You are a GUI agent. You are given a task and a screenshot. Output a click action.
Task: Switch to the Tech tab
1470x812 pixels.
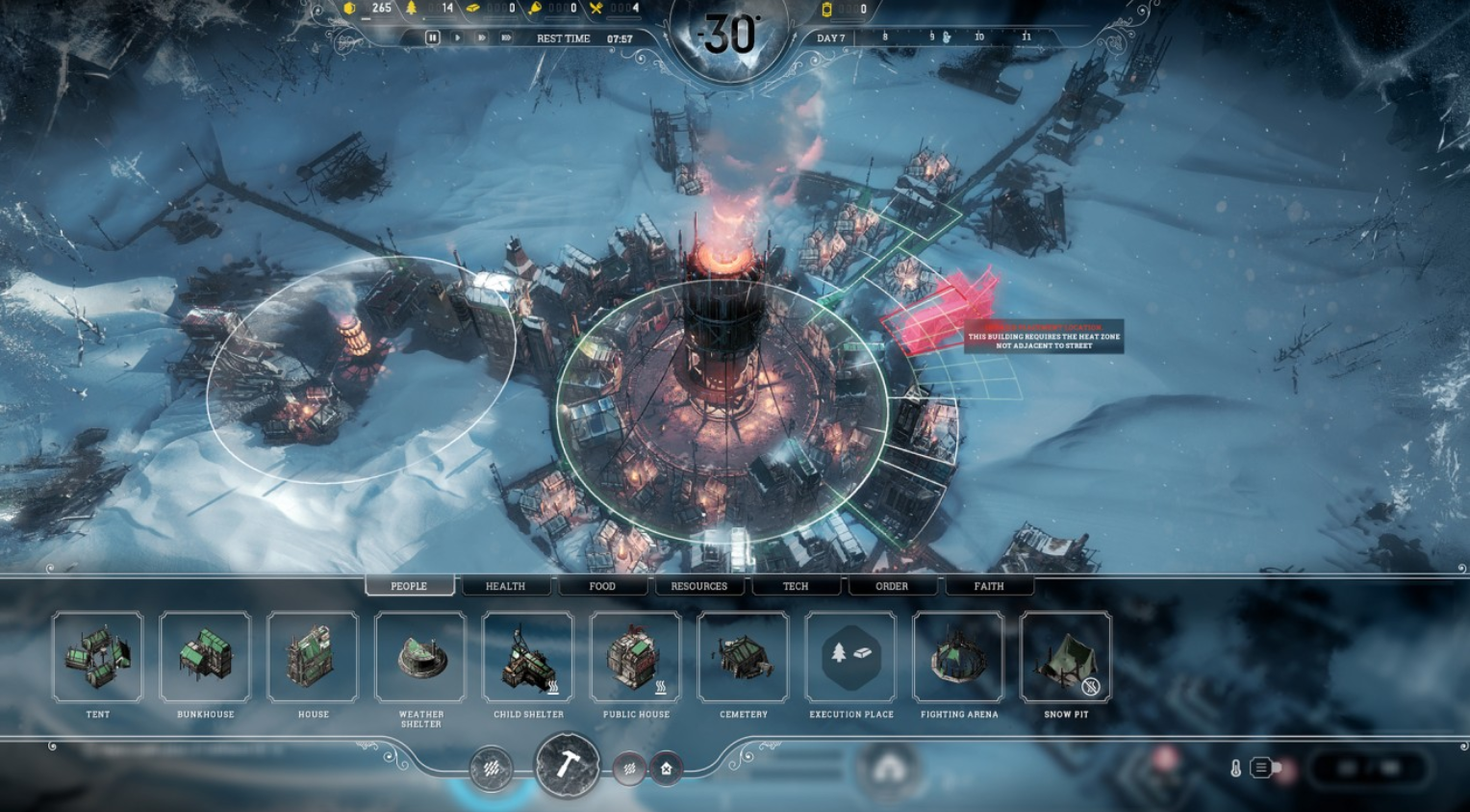click(x=796, y=586)
